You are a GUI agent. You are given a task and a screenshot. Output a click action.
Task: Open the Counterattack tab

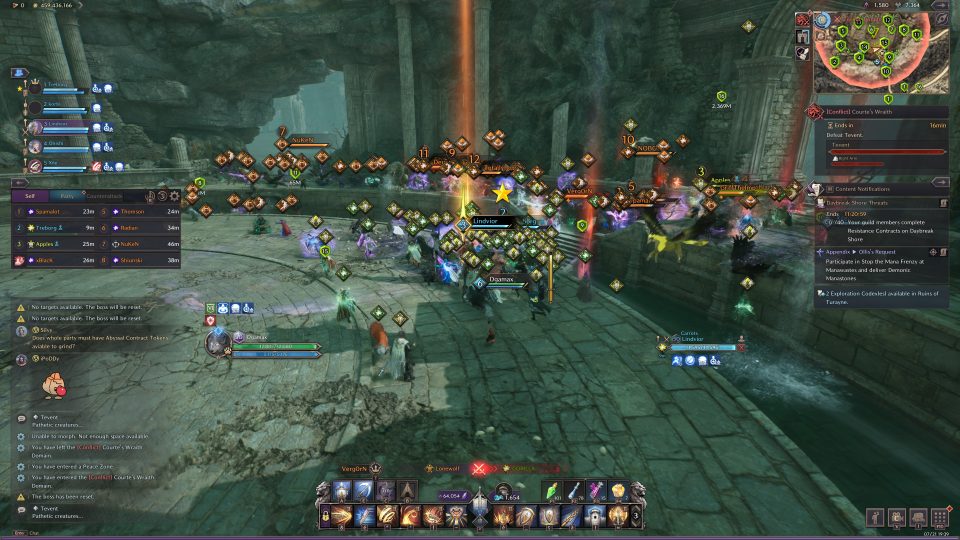(x=105, y=196)
